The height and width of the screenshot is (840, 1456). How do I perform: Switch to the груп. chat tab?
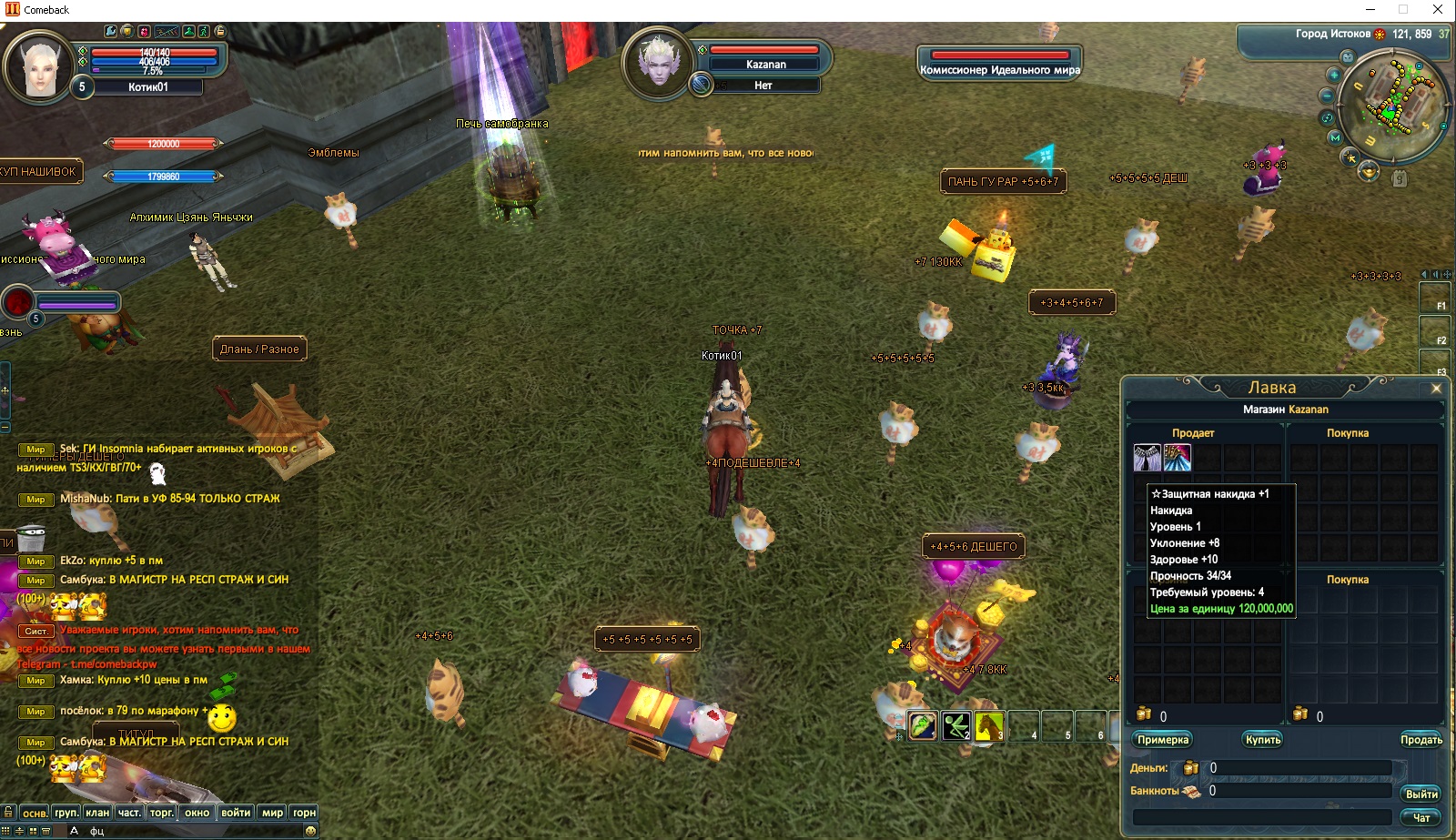66,813
